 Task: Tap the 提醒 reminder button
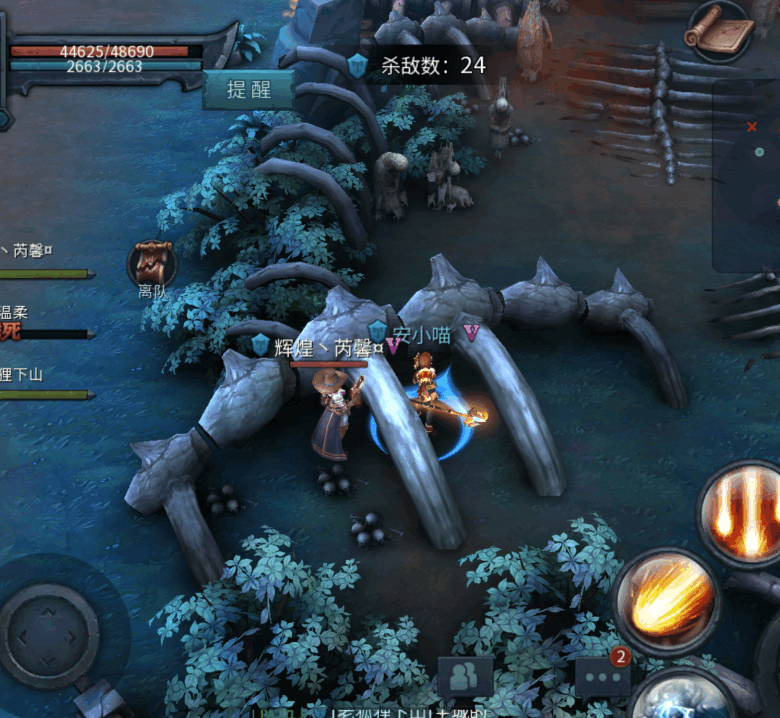click(x=249, y=90)
